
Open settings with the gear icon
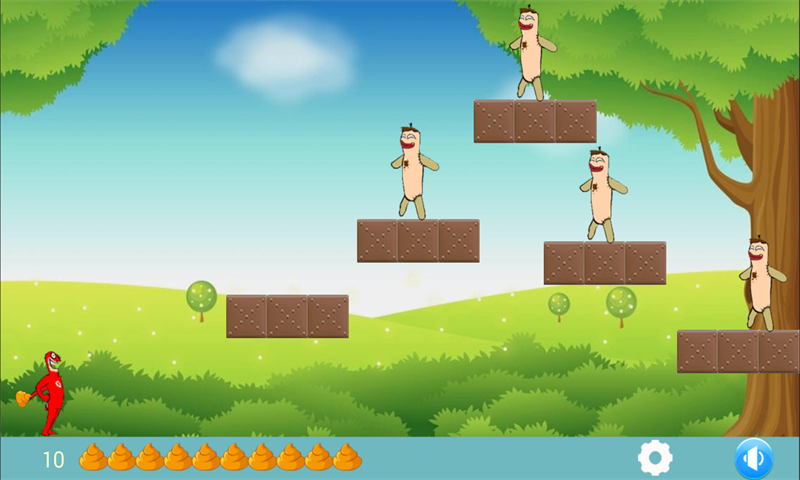coord(655,458)
